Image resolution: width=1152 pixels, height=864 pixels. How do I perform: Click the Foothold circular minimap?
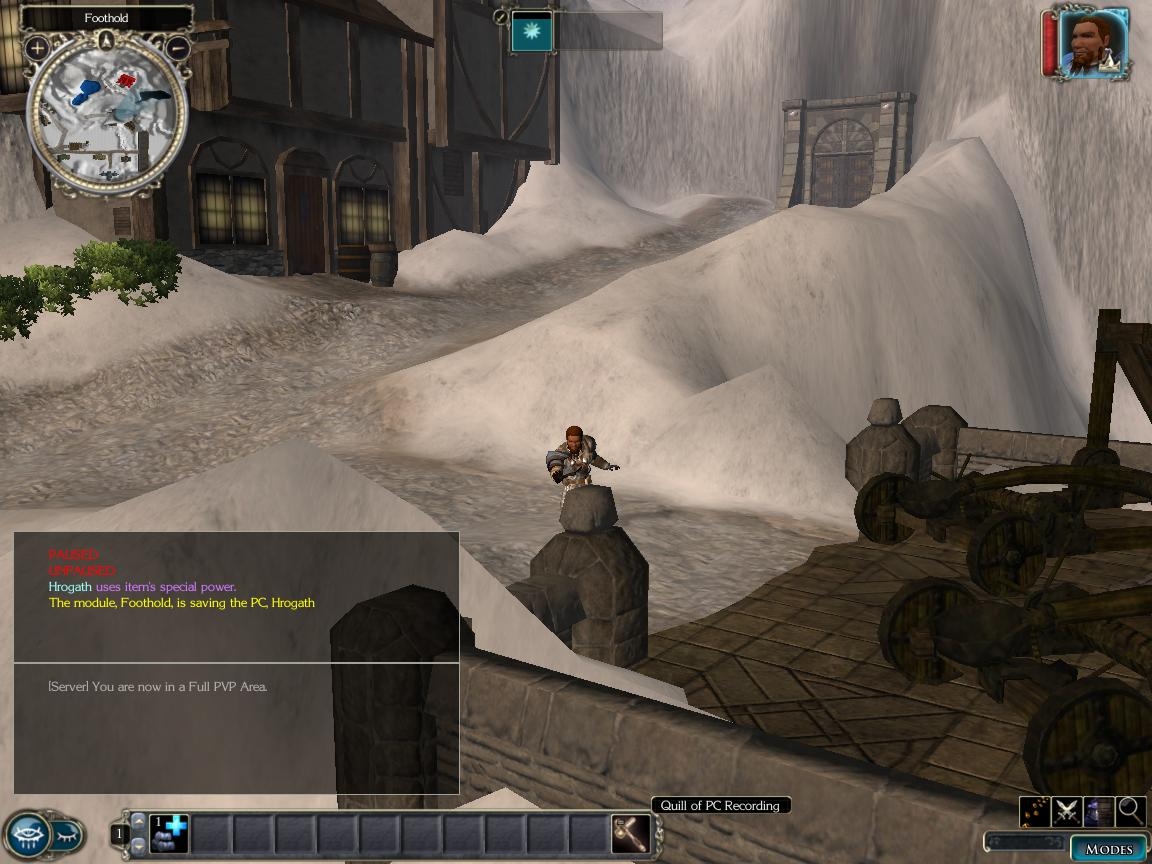tap(107, 118)
